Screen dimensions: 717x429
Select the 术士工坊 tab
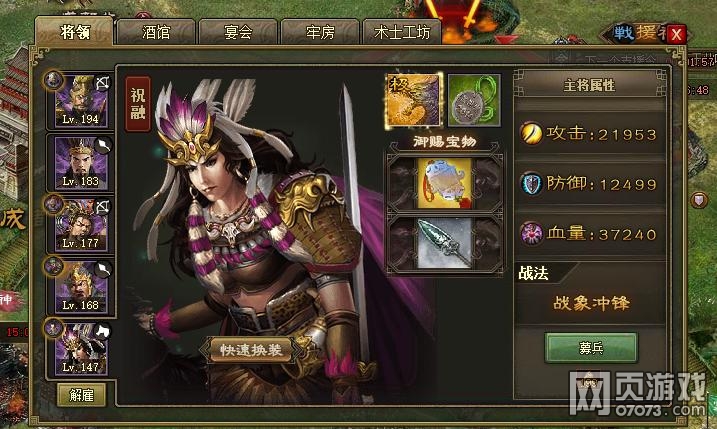coord(400,32)
